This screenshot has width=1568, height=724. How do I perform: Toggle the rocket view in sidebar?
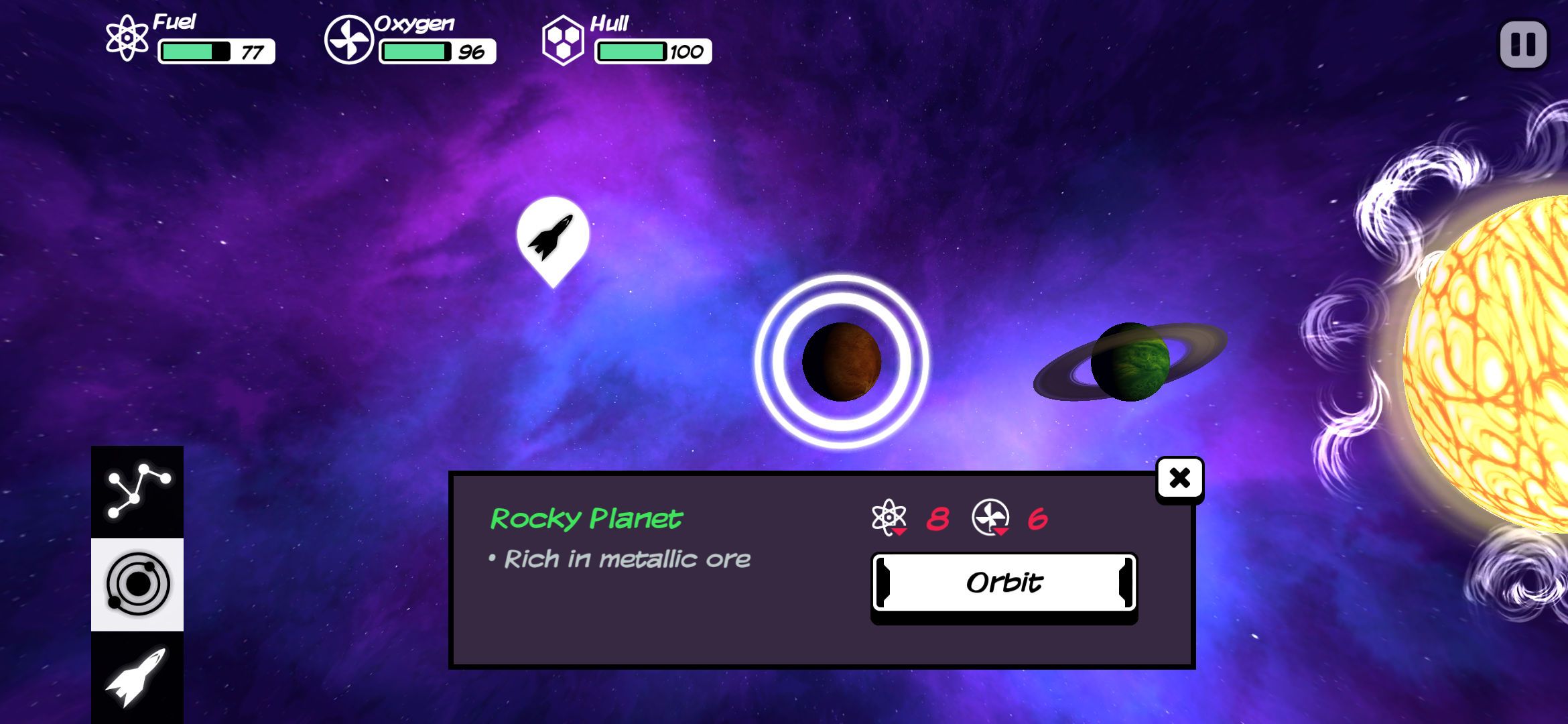(137, 678)
